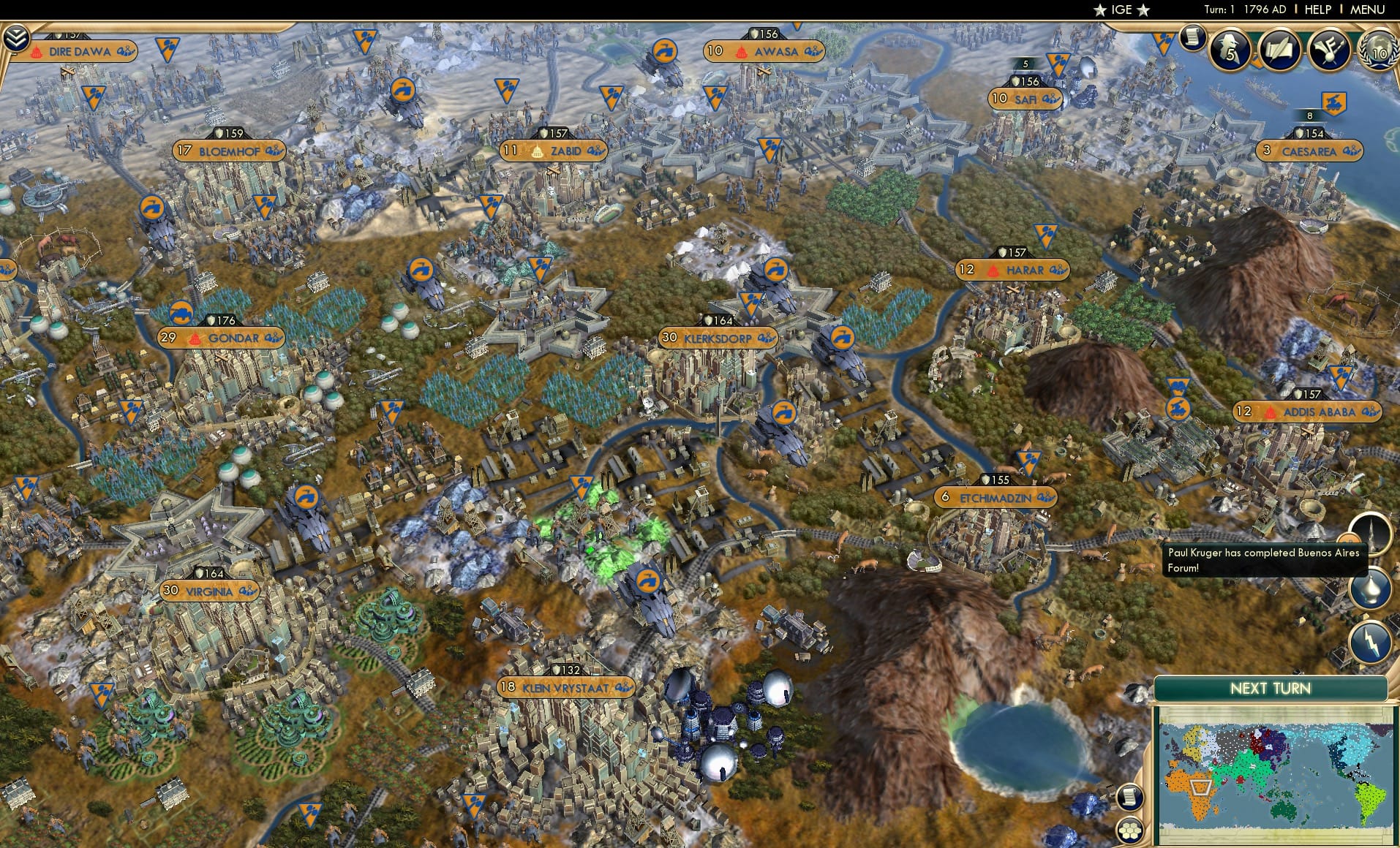1400x848 pixels.
Task: Open the Diplomacy screen from the top-right
Action: click(x=1380, y=53)
